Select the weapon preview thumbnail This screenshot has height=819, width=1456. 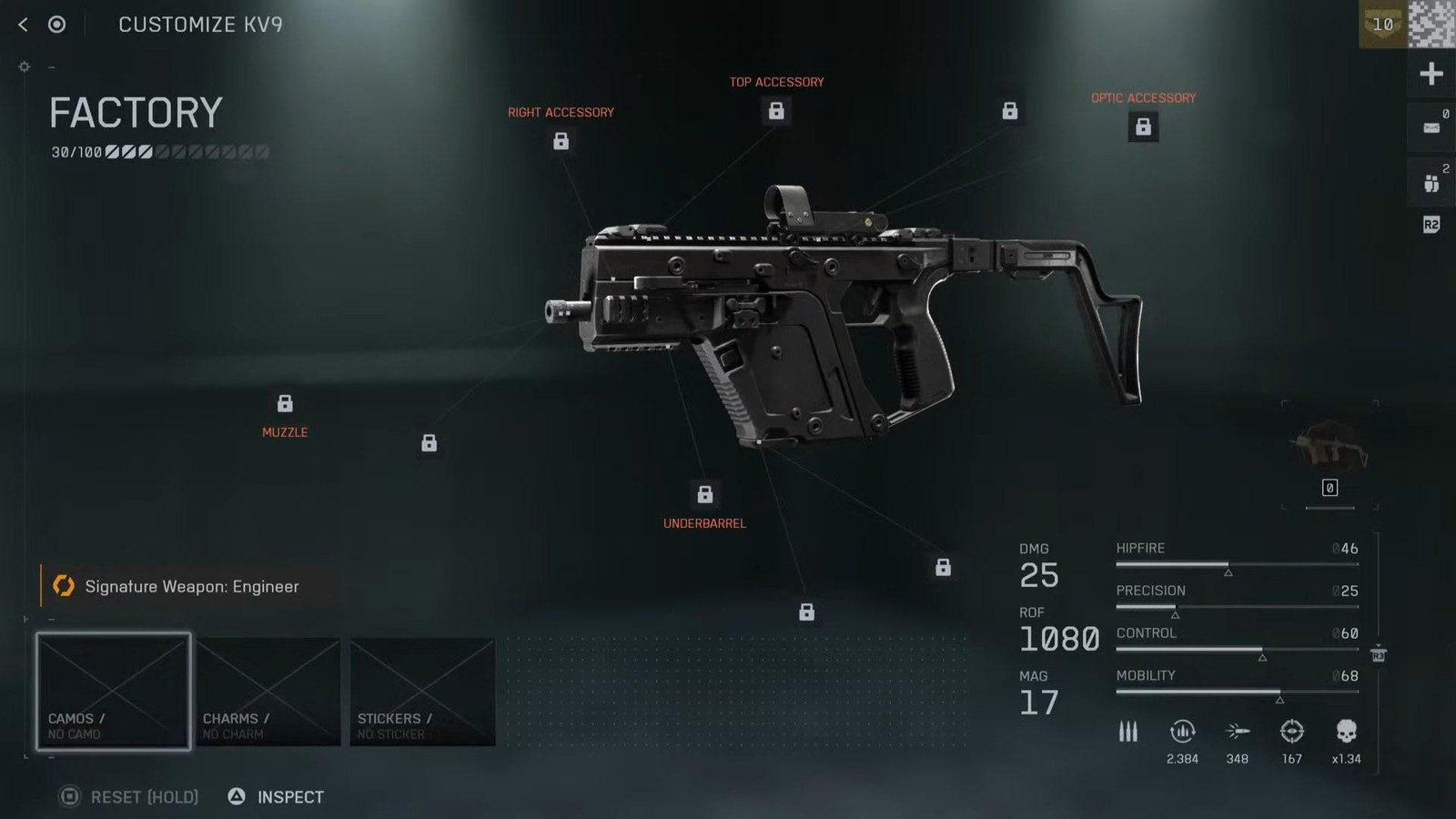pos(1330,446)
